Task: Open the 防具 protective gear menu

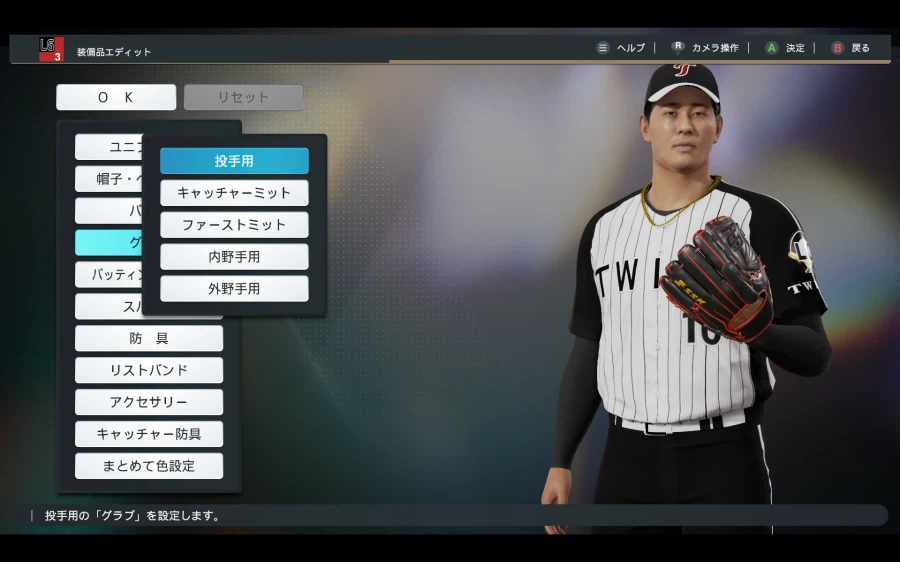Action: coord(149,338)
